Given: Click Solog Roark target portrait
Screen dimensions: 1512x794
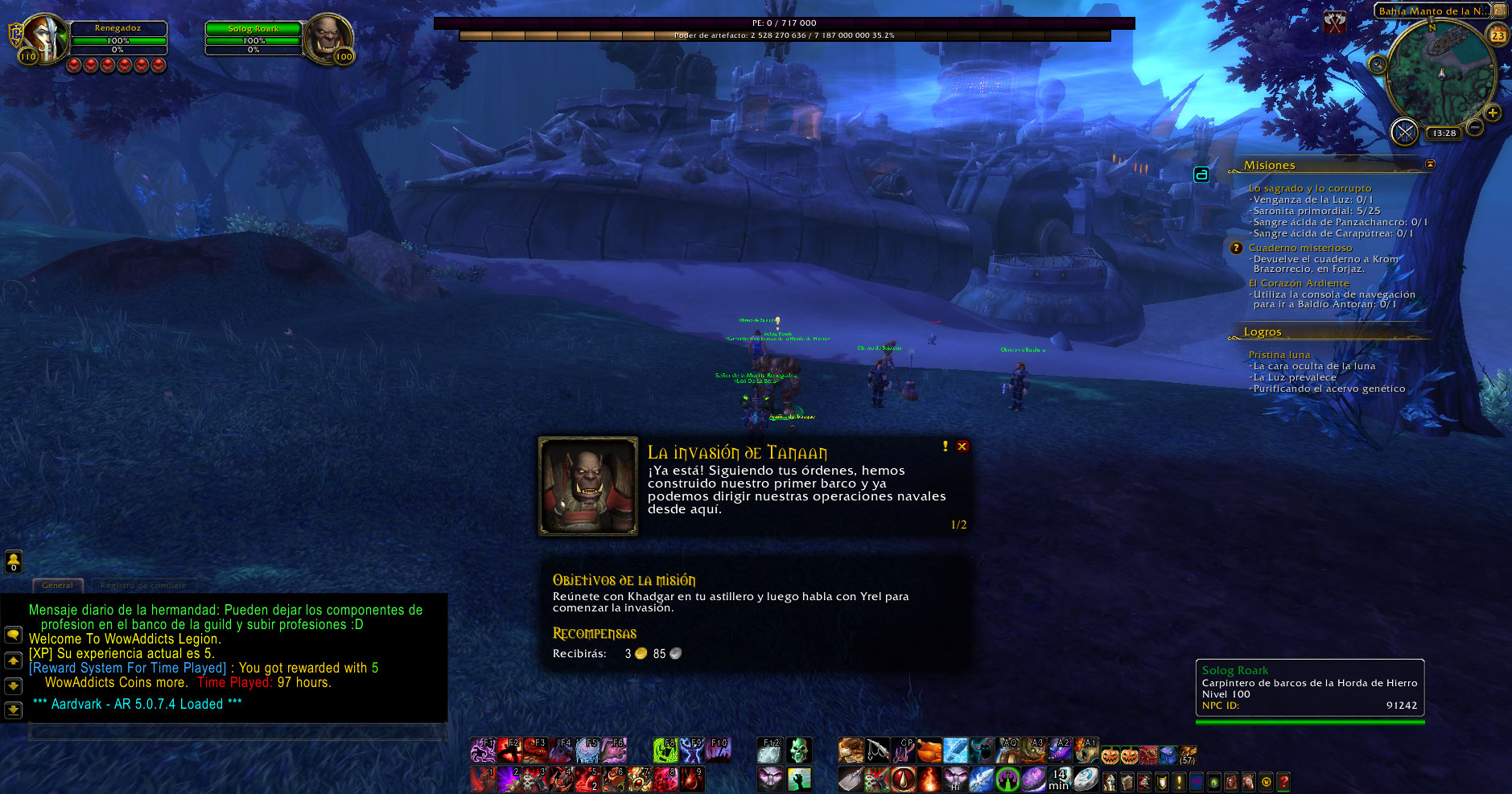Looking at the screenshot, I should (328, 38).
